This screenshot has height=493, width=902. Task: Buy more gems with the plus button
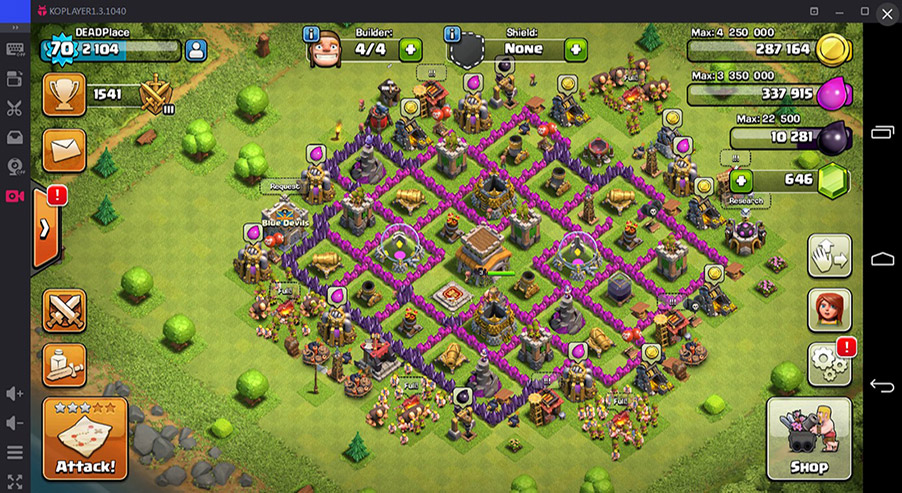point(741,181)
